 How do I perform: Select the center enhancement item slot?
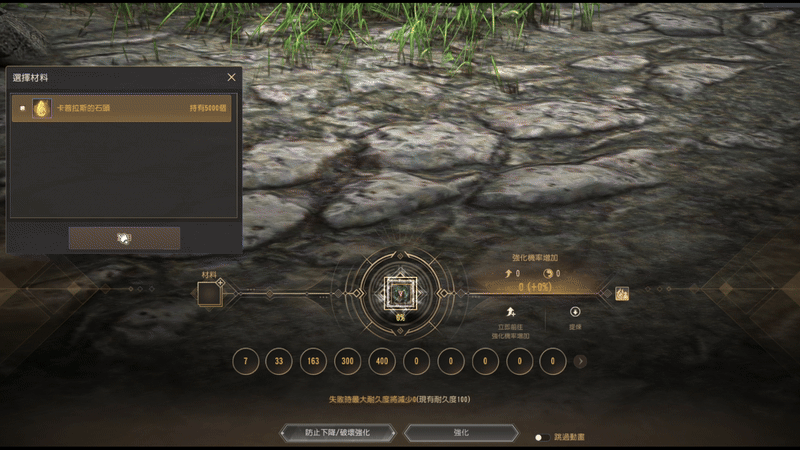(x=400, y=292)
